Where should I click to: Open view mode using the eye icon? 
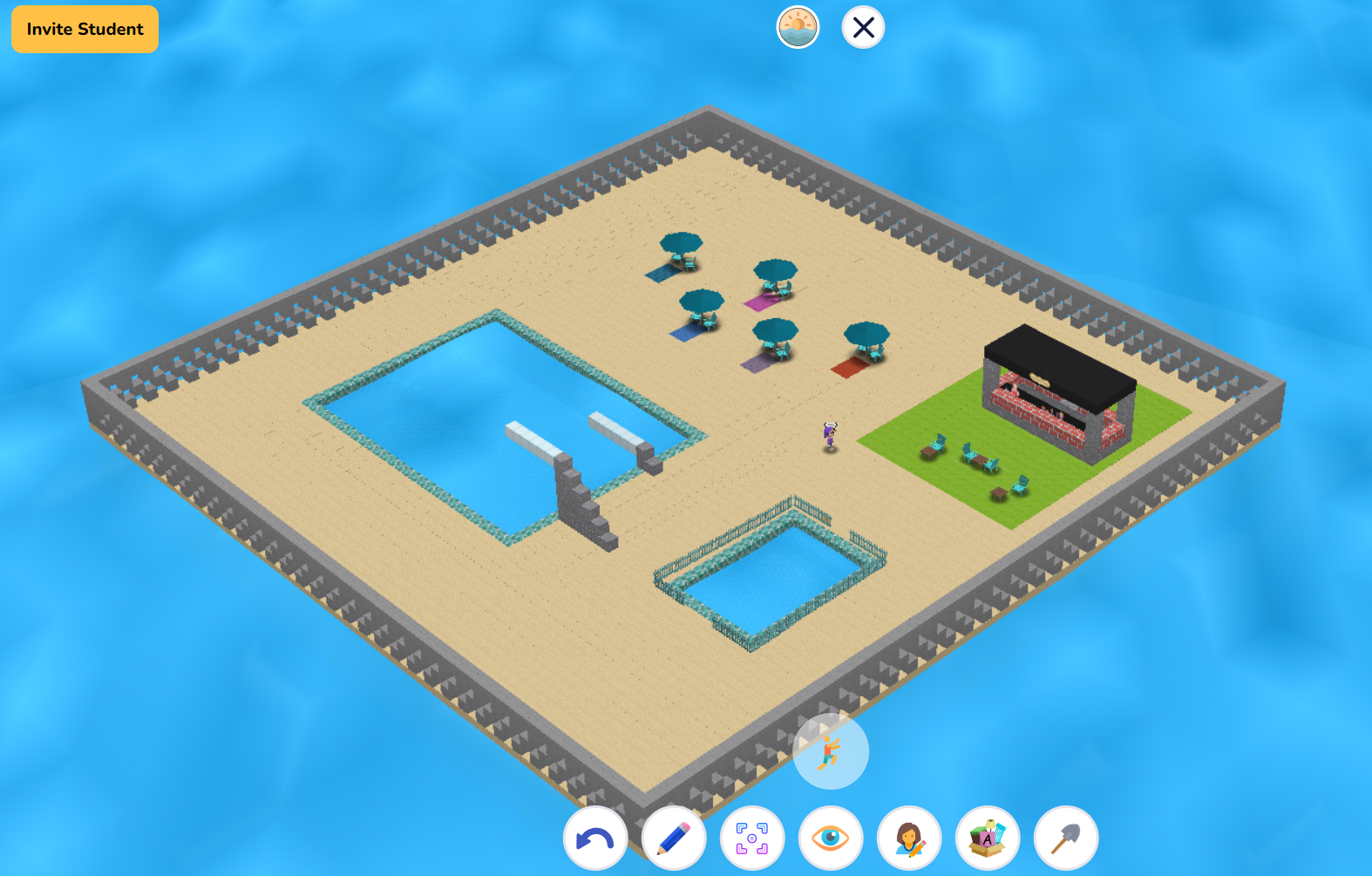tap(831, 838)
